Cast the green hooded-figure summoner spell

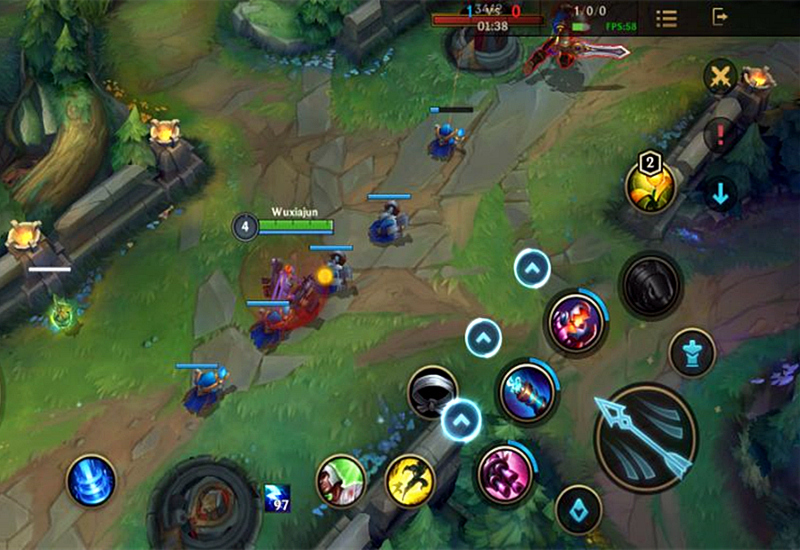(341, 481)
